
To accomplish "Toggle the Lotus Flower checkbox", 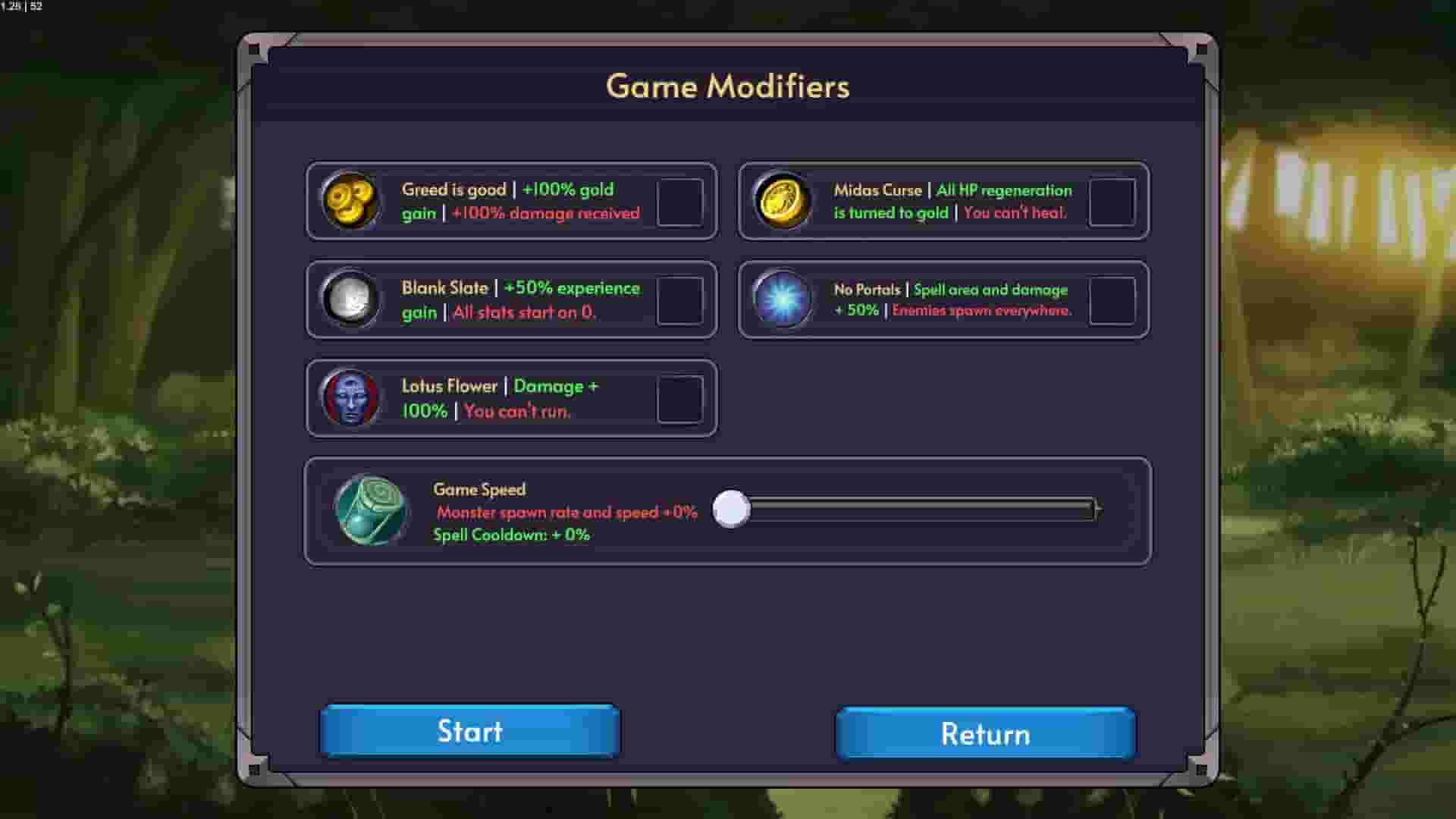I will click(x=680, y=399).
